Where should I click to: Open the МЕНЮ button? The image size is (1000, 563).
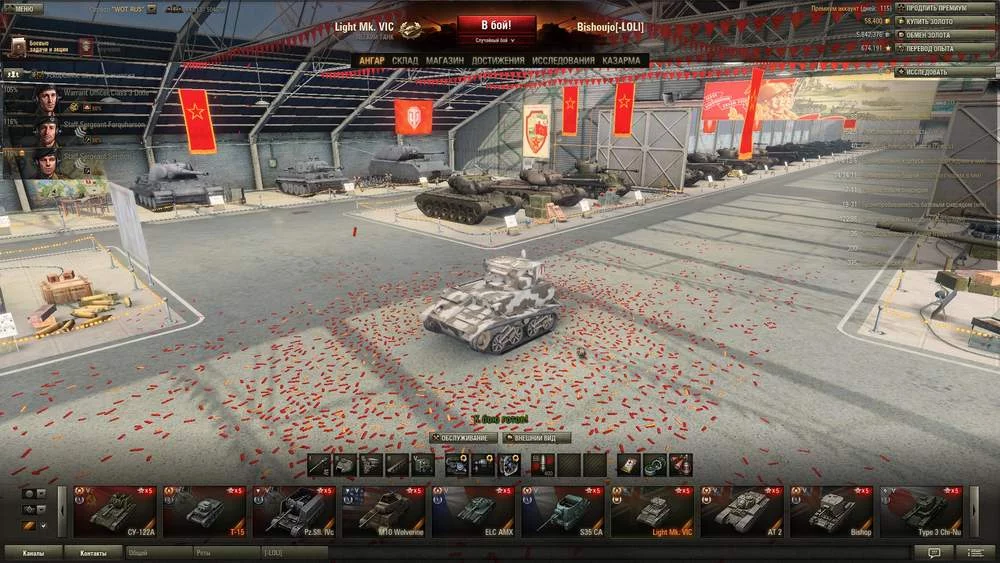click(x=24, y=8)
